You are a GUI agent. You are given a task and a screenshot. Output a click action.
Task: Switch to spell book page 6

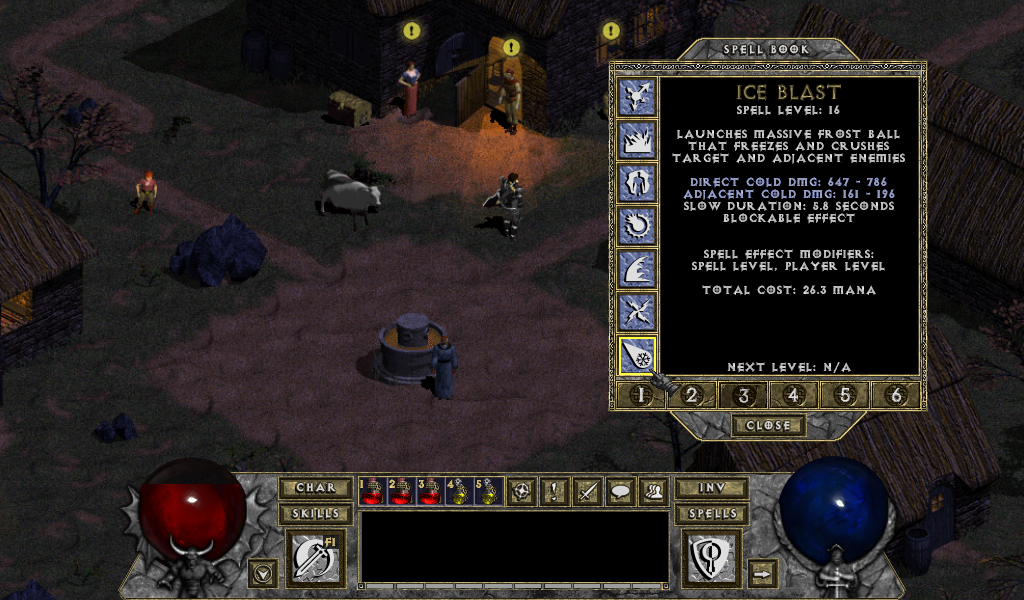[896, 395]
